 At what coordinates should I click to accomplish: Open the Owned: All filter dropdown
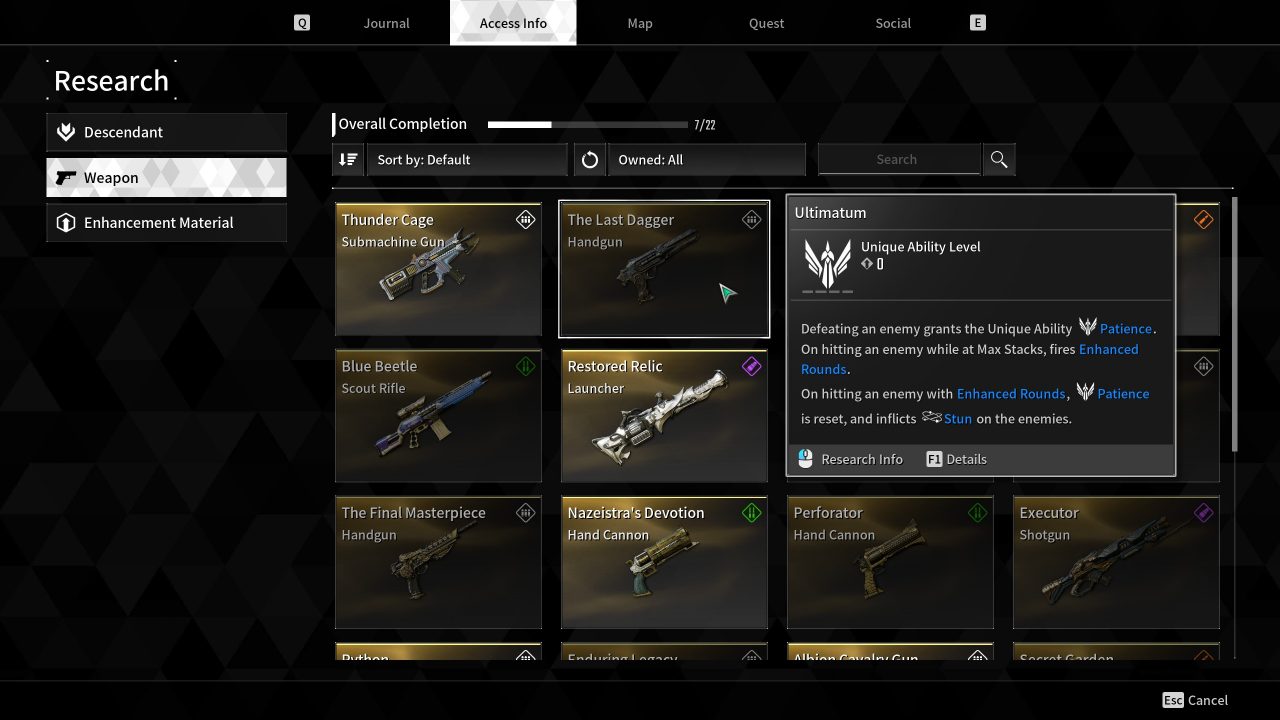click(x=707, y=159)
